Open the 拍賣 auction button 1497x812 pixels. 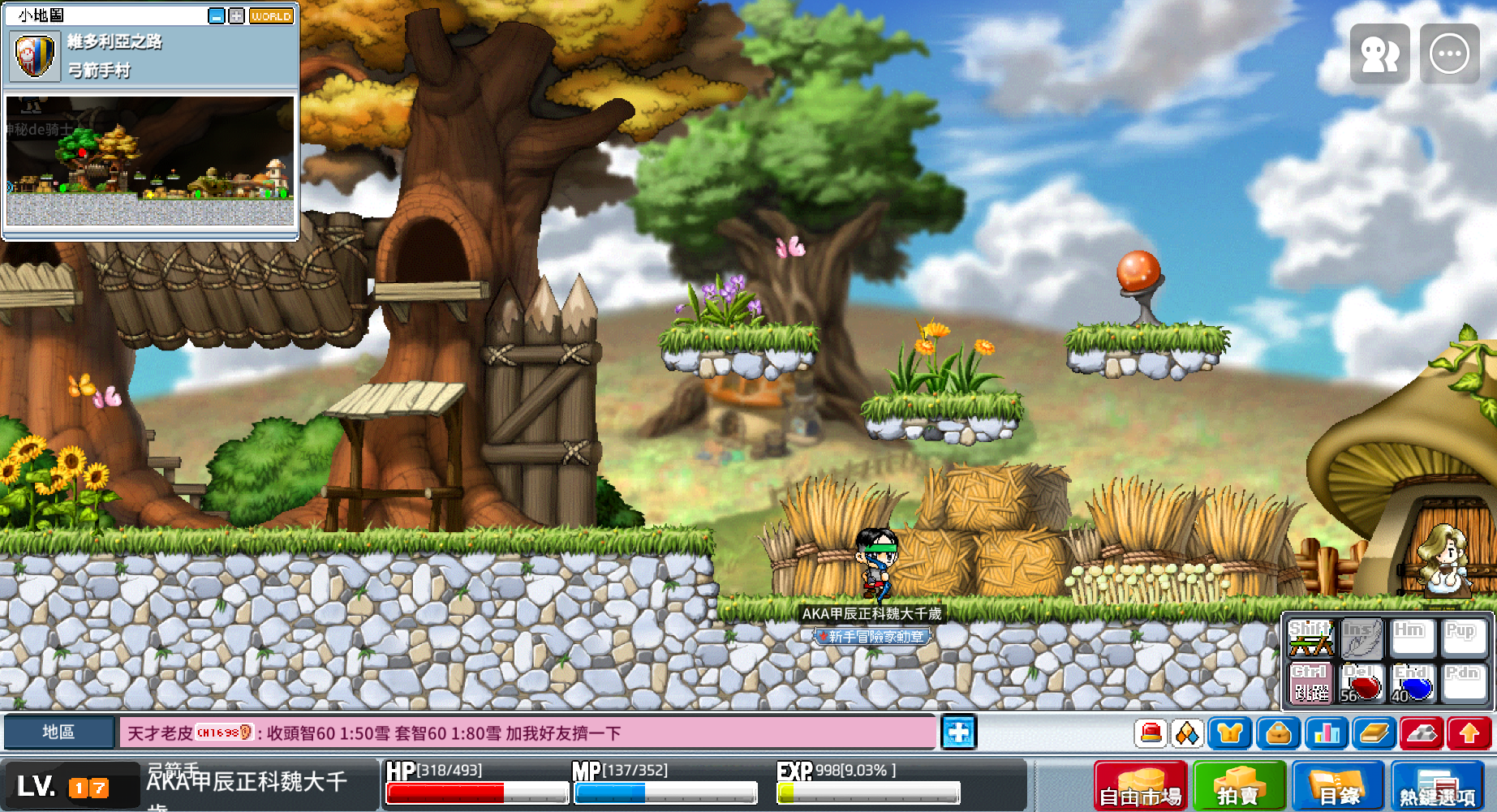pyautogui.click(x=1239, y=786)
